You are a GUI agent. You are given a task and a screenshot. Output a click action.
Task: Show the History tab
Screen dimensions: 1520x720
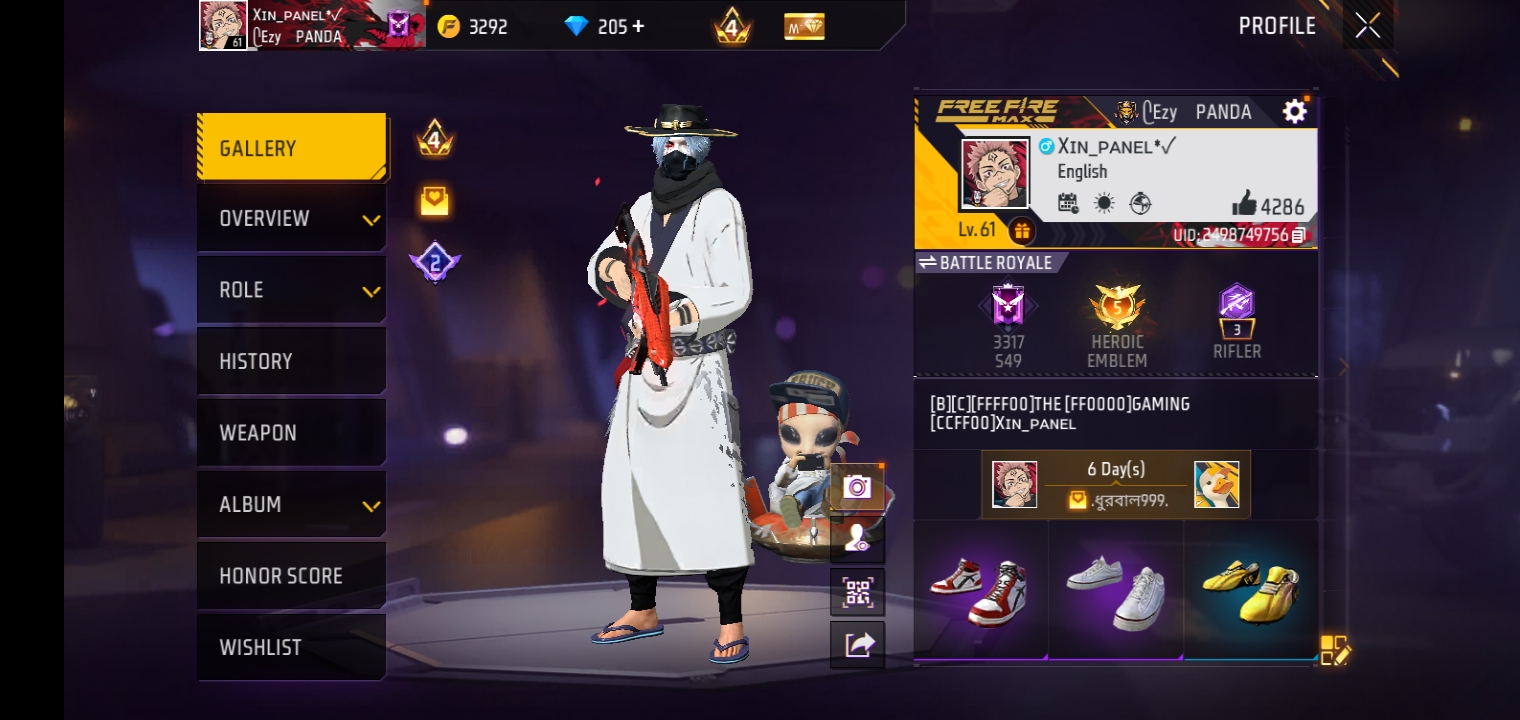coord(291,362)
